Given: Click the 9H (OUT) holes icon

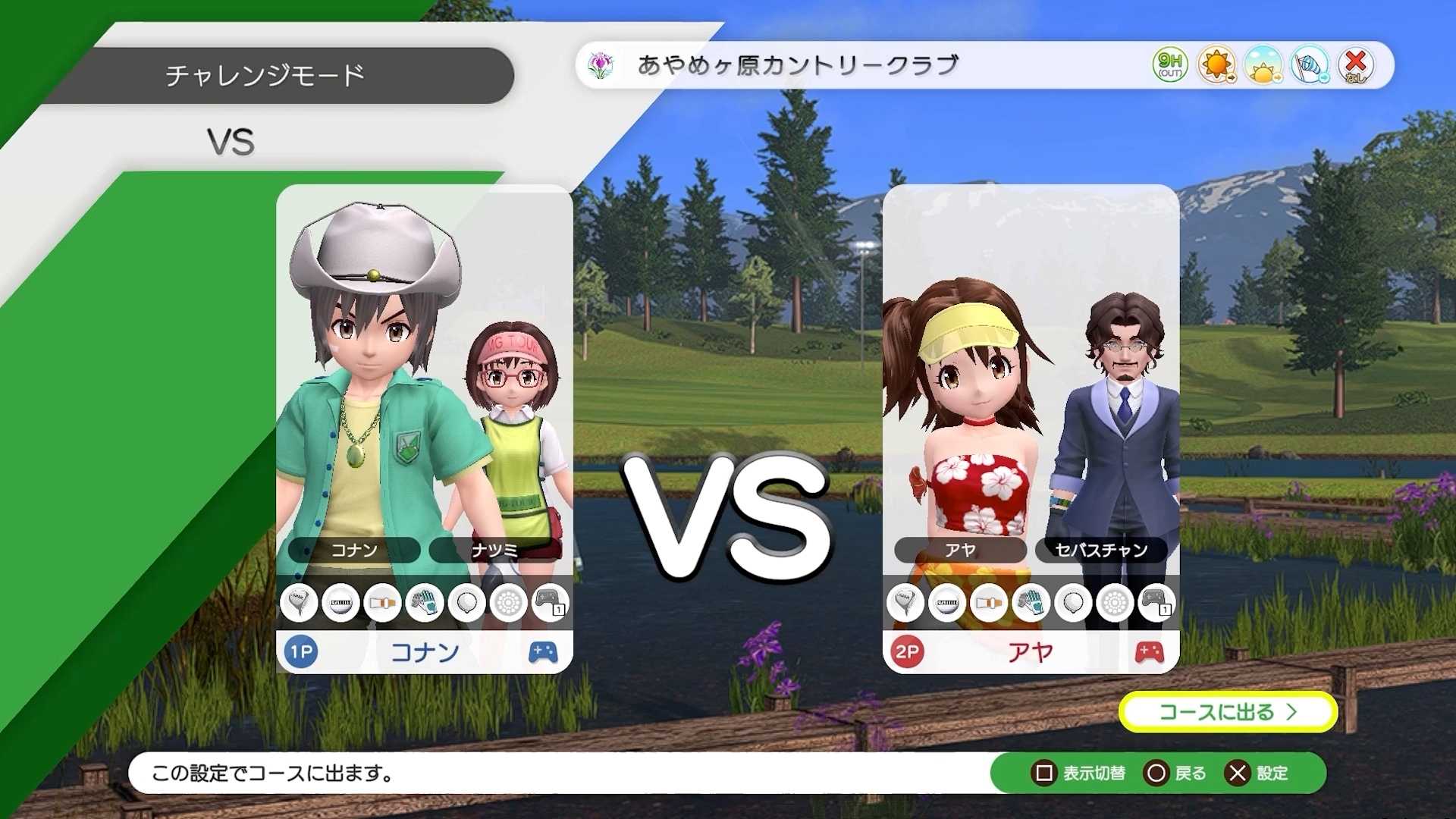Looking at the screenshot, I should point(1168,66).
